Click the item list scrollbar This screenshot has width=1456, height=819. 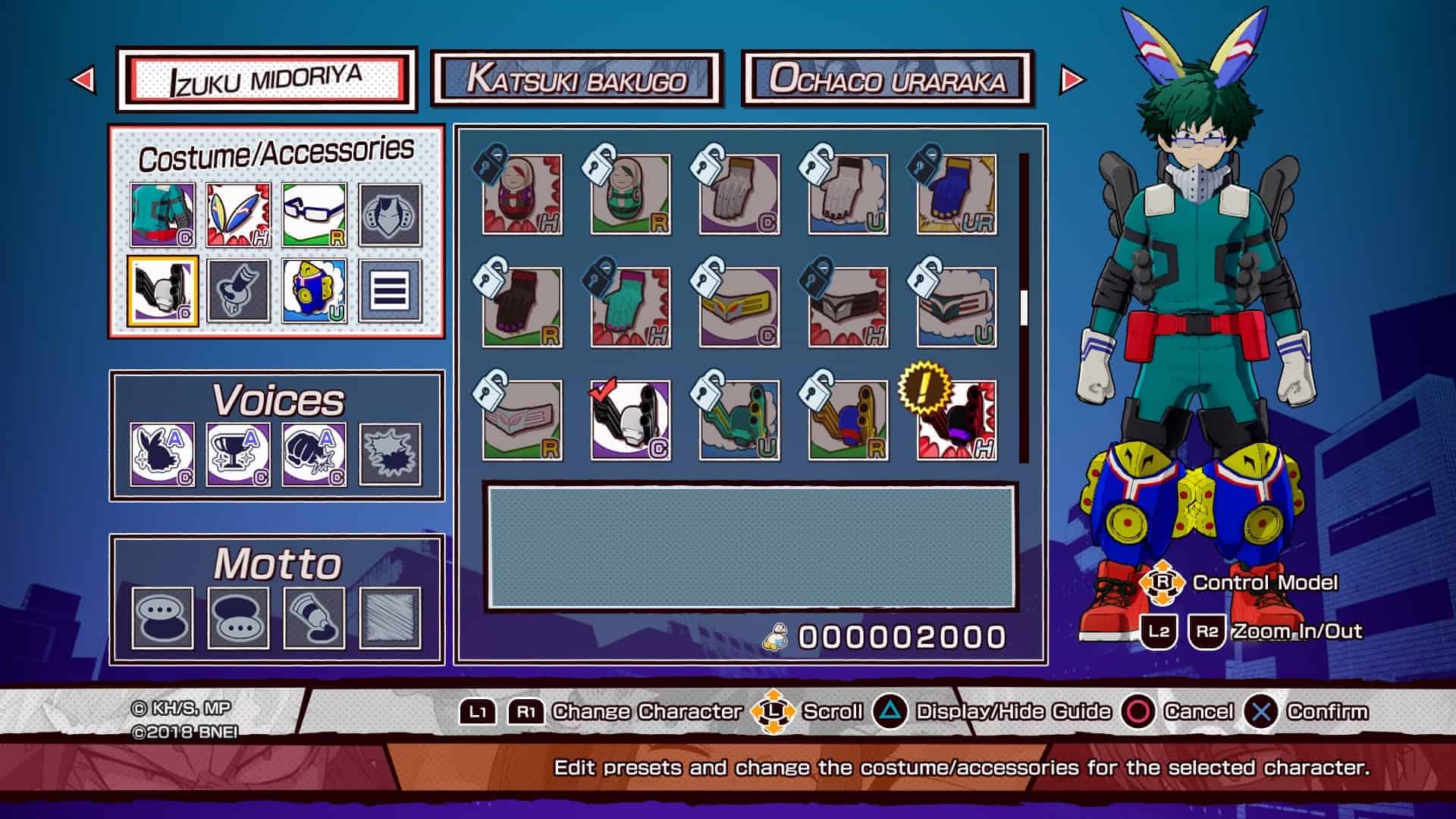coord(1024,307)
